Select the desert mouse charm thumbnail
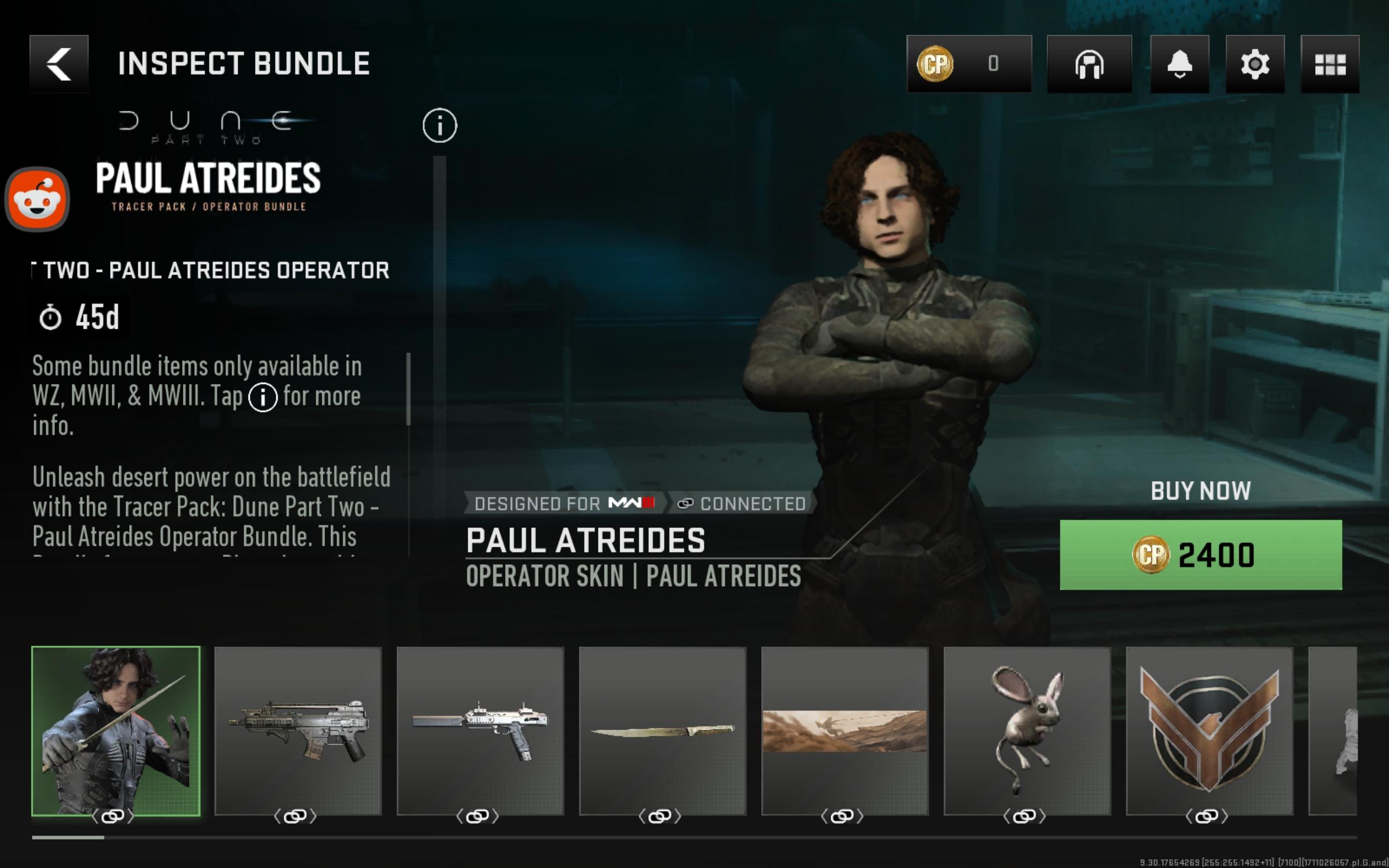The height and width of the screenshot is (868, 1389). 1027,730
